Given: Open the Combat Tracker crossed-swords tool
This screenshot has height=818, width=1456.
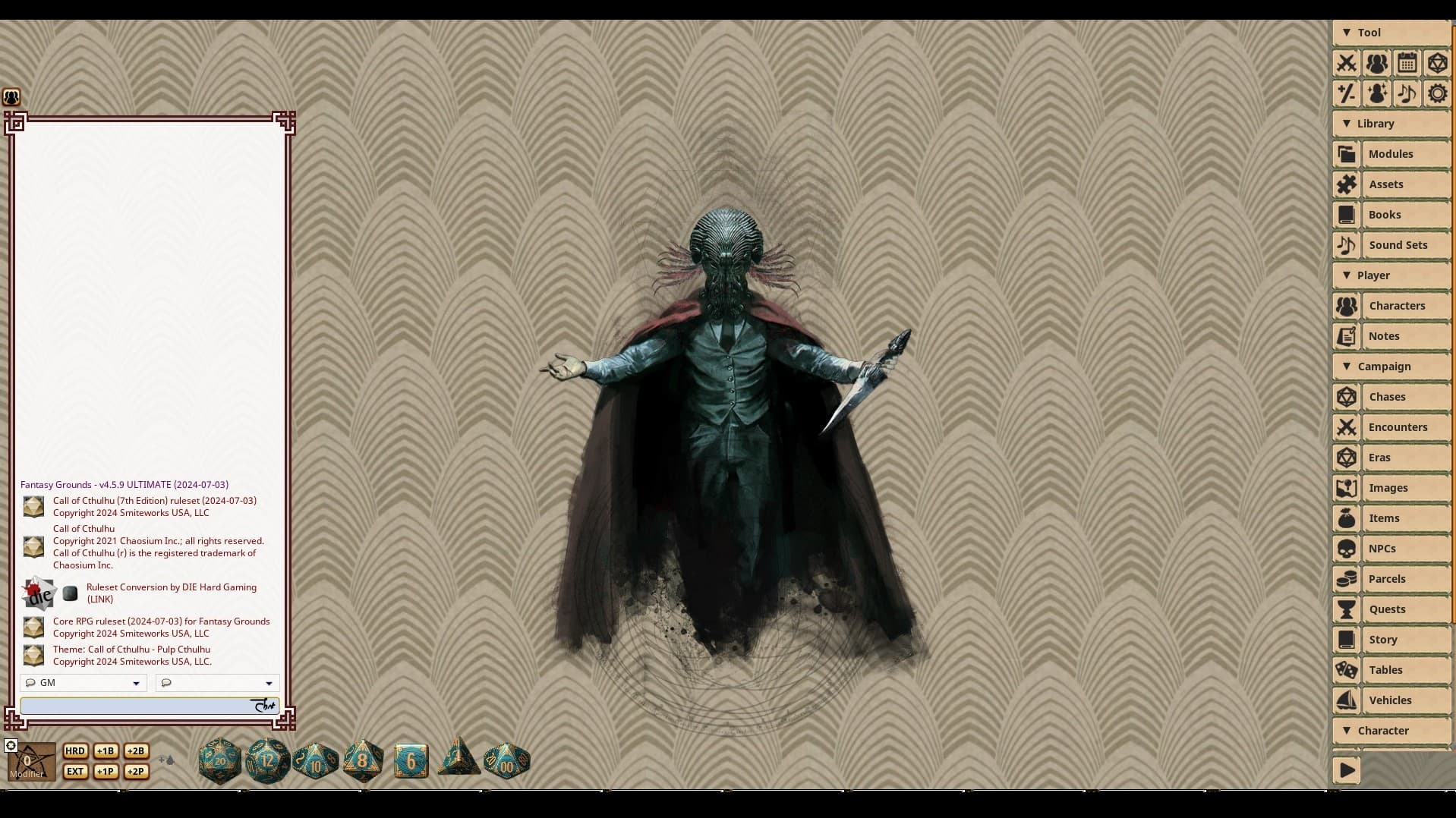Looking at the screenshot, I should 1347,64.
